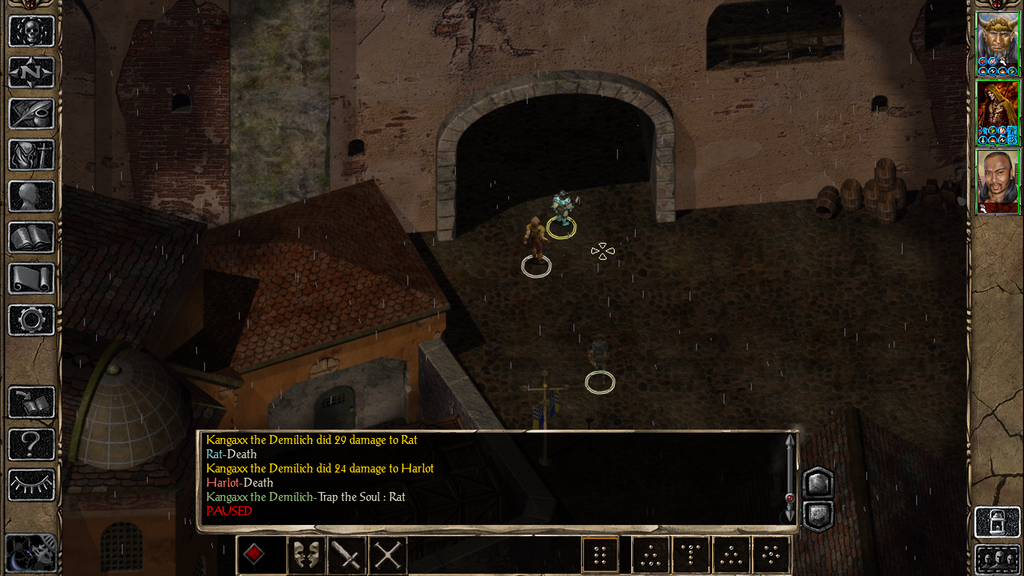Click the question mark help button
This screenshot has width=1024, height=576.
click(x=31, y=443)
